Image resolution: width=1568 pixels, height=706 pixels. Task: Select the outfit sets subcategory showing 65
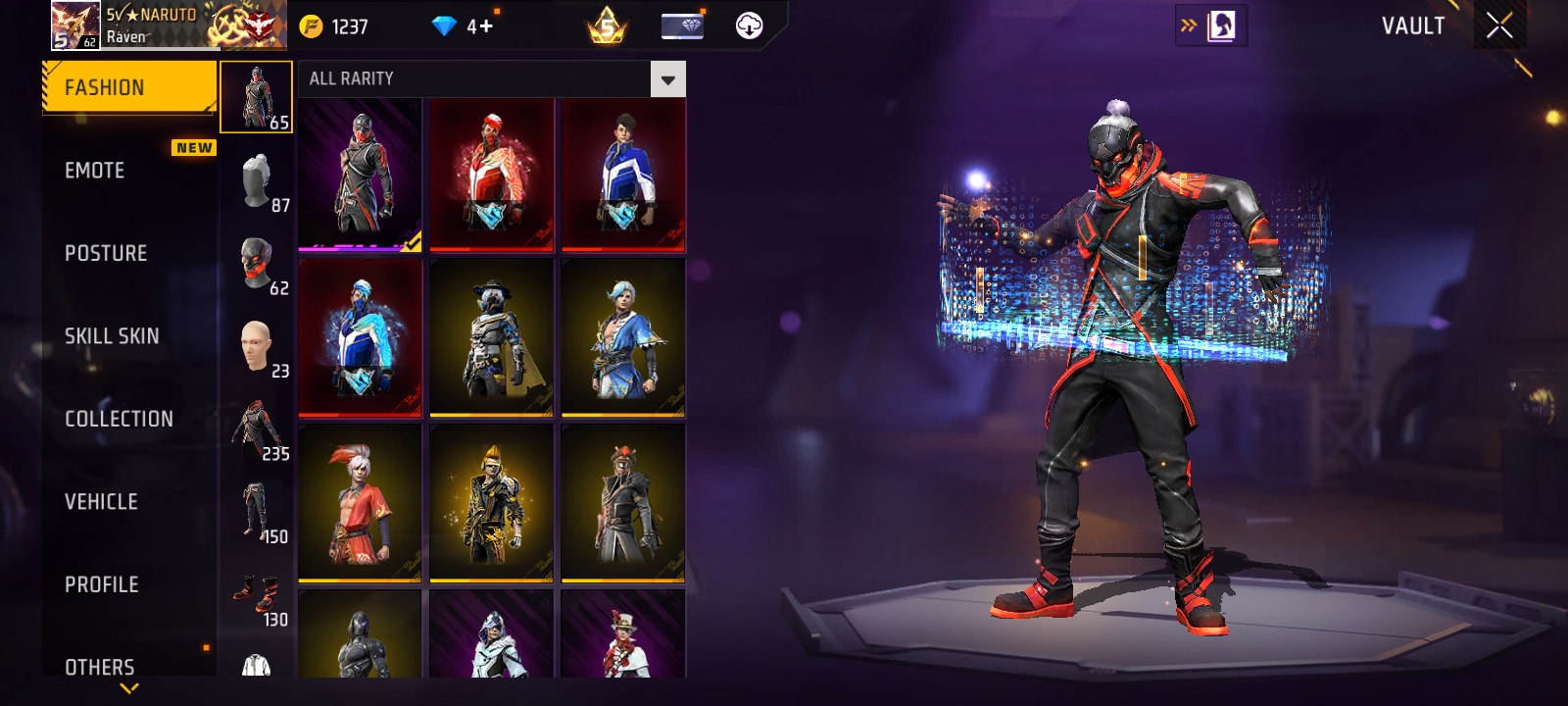coord(256,97)
